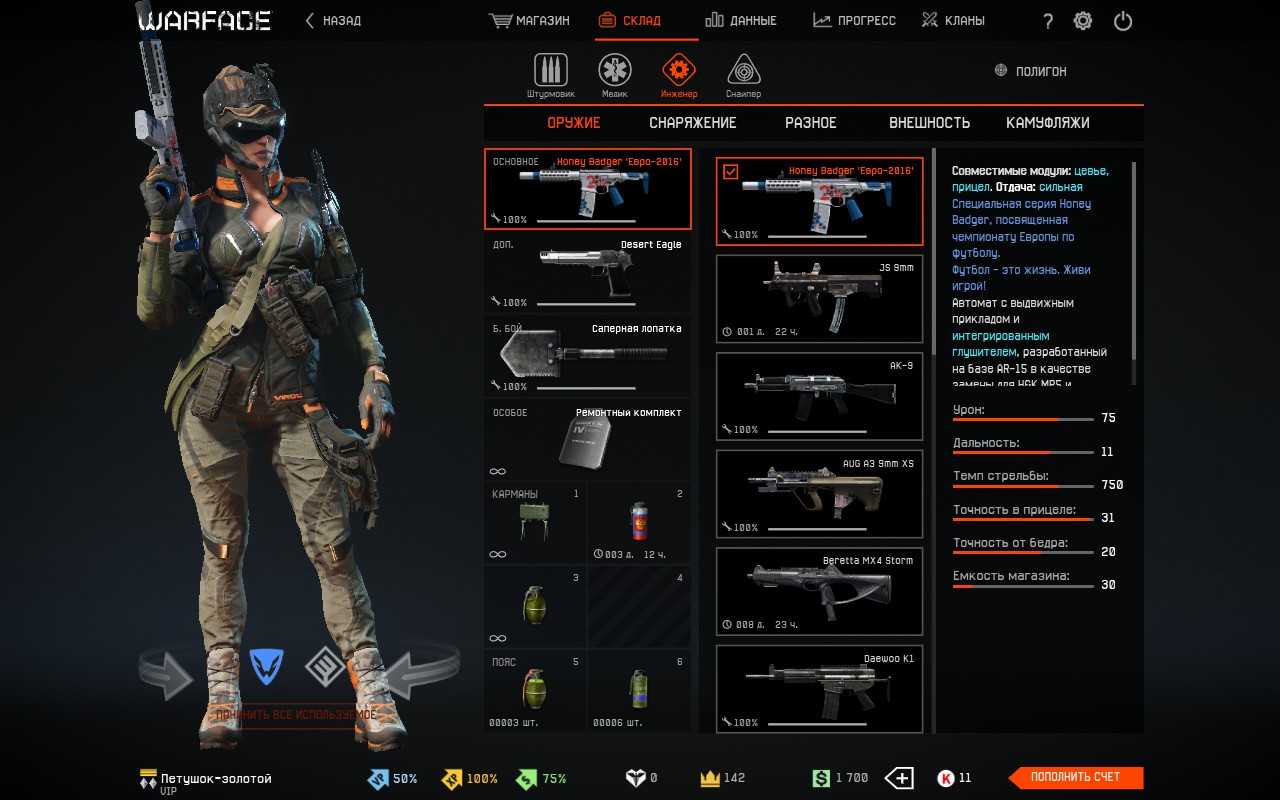1280x800 pixels.
Task: Select the Снайпер class
Action: click(x=743, y=76)
